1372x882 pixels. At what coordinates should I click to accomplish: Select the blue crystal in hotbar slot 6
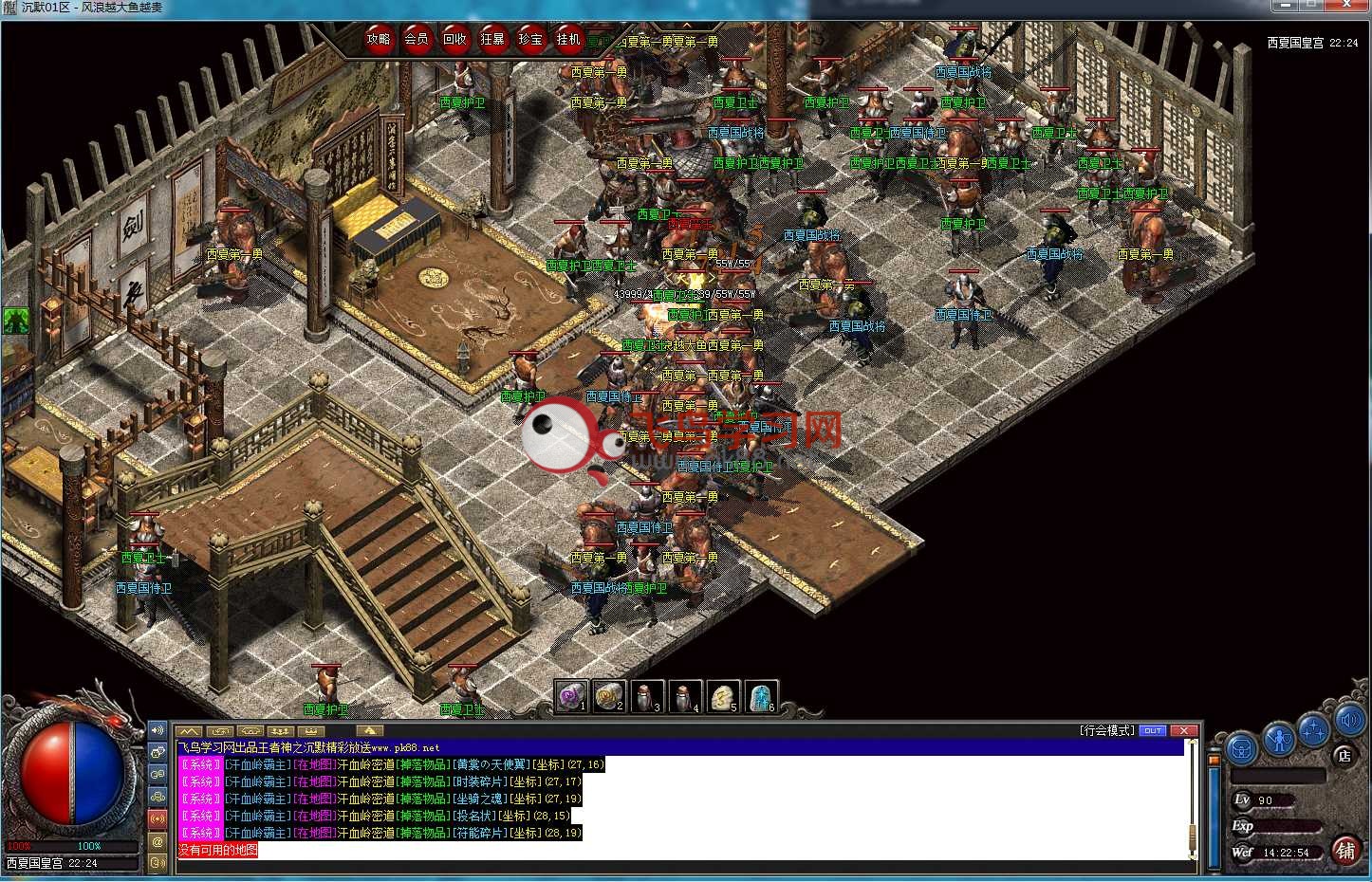761,697
